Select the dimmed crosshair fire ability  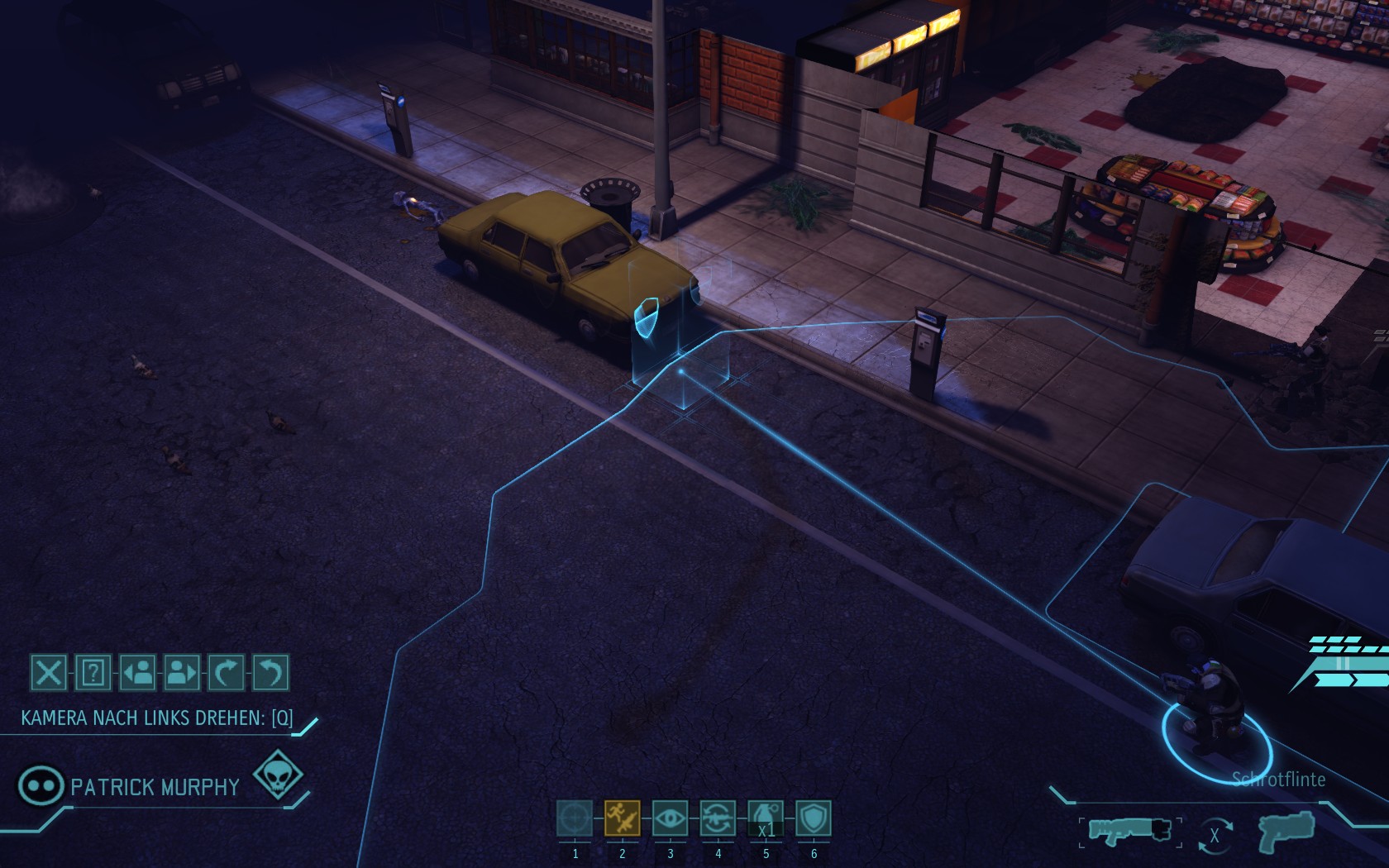pyautogui.click(x=575, y=818)
